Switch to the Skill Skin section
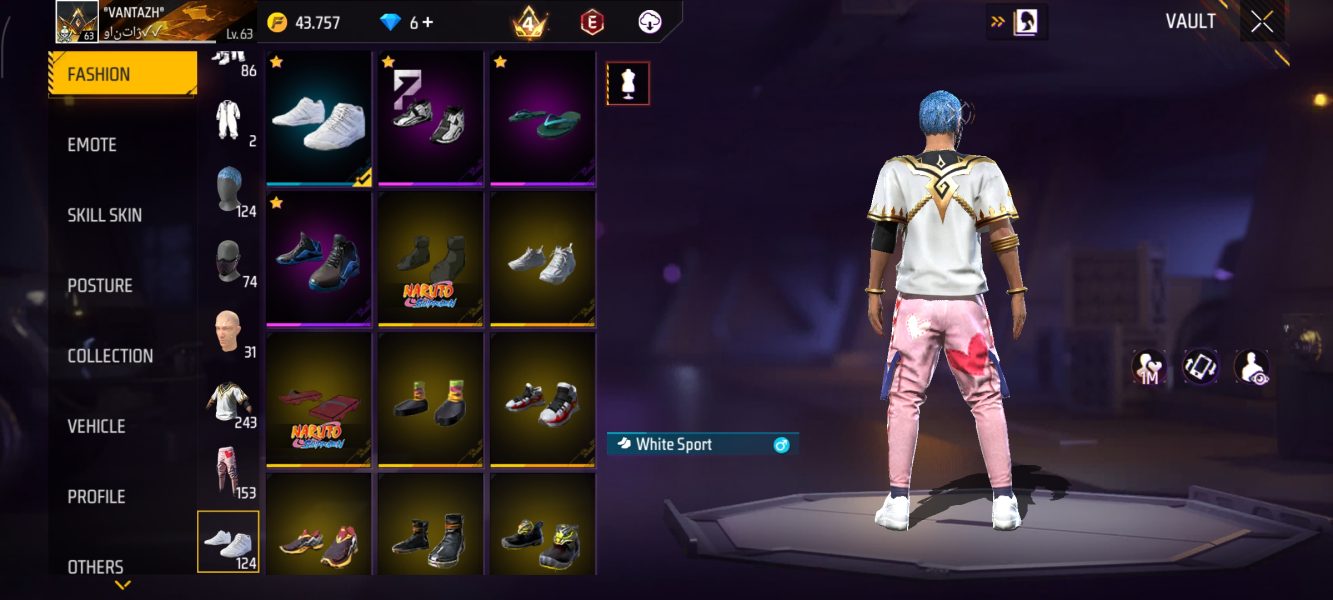This screenshot has width=1333, height=600. click(104, 215)
